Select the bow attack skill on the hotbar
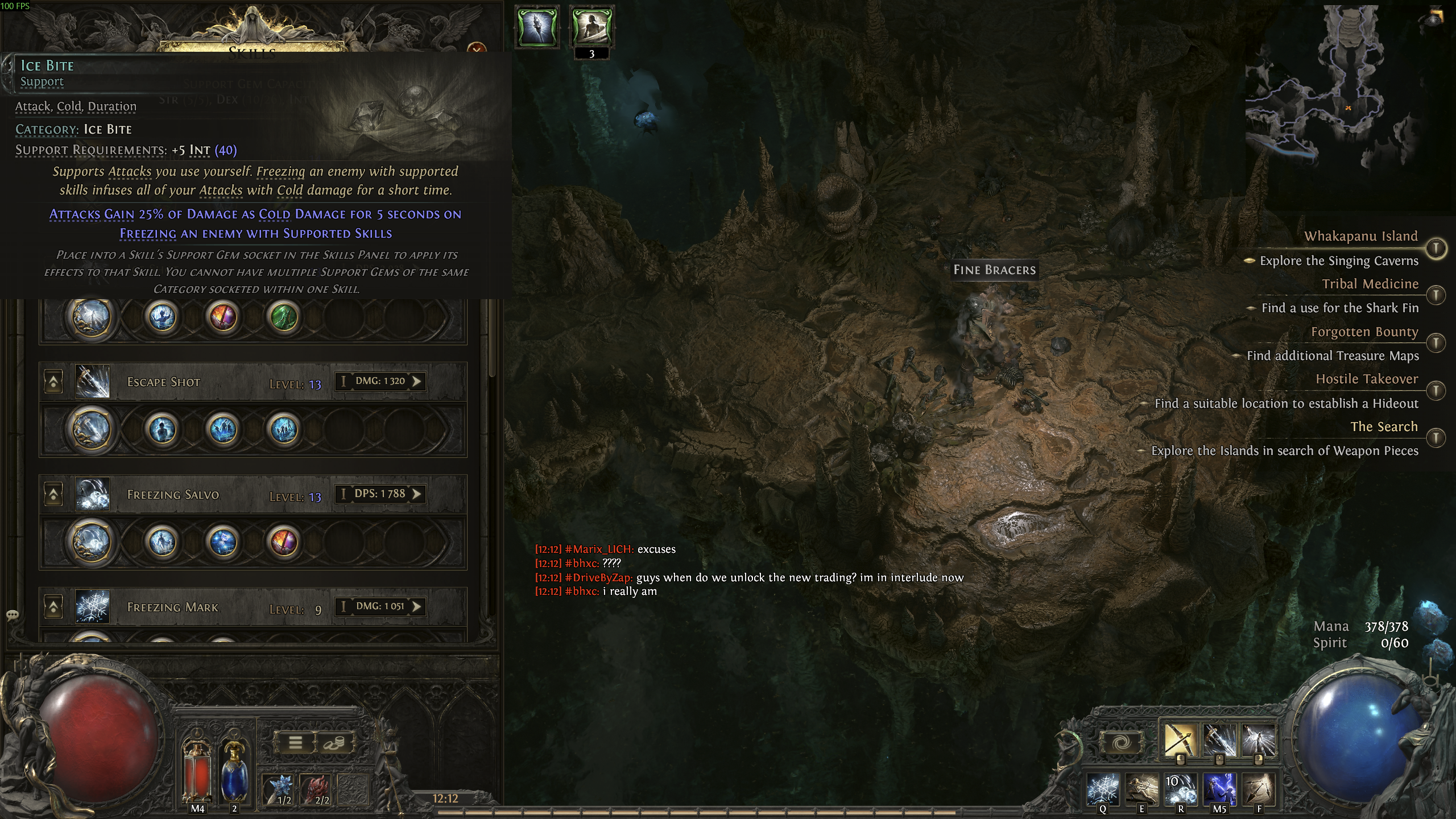Viewport: 1456px width, 819px height. pyautogui.click(x=1180, y=740)
